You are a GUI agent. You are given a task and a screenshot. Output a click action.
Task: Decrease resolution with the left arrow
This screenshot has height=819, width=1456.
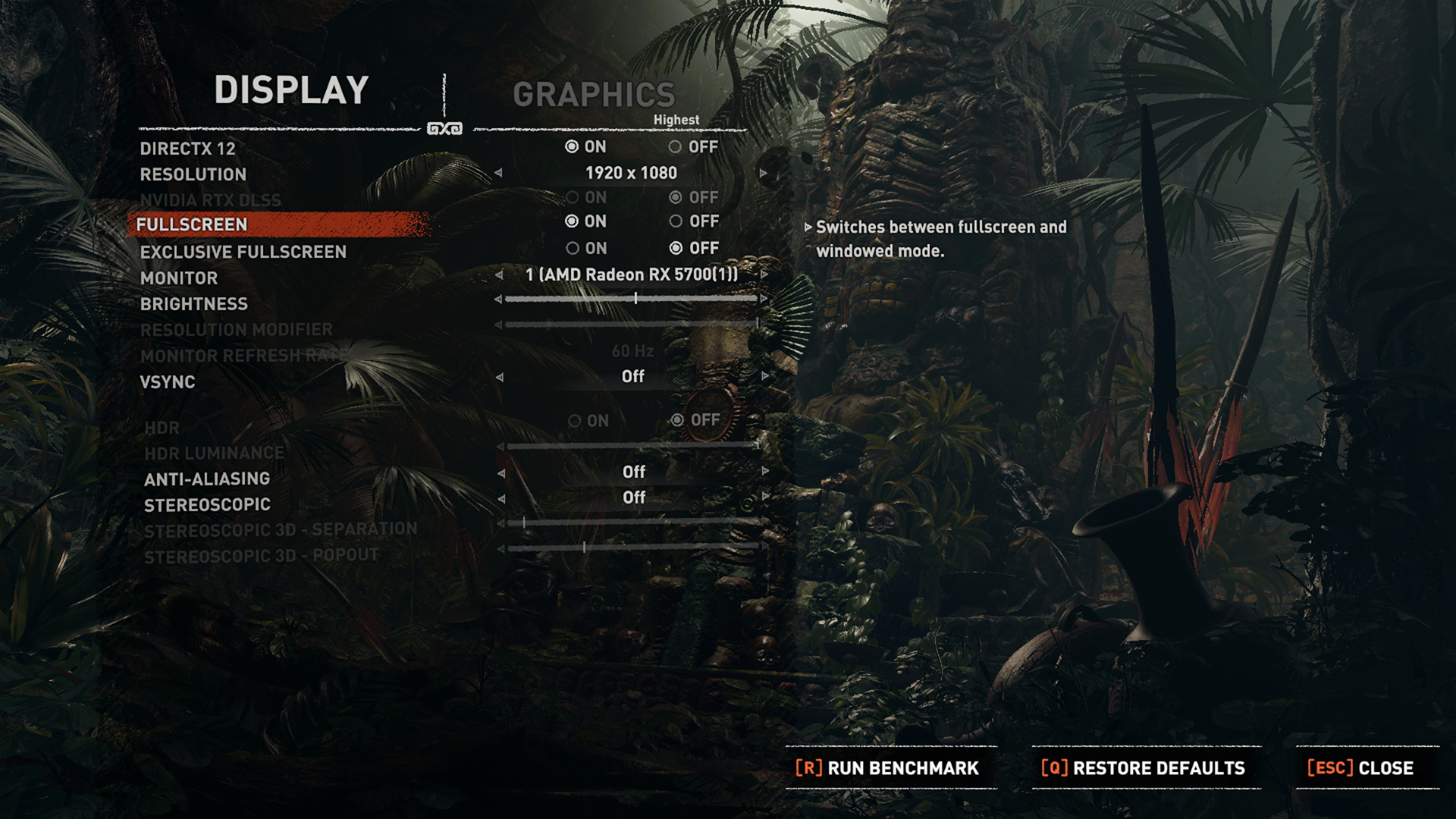point(498,174)
